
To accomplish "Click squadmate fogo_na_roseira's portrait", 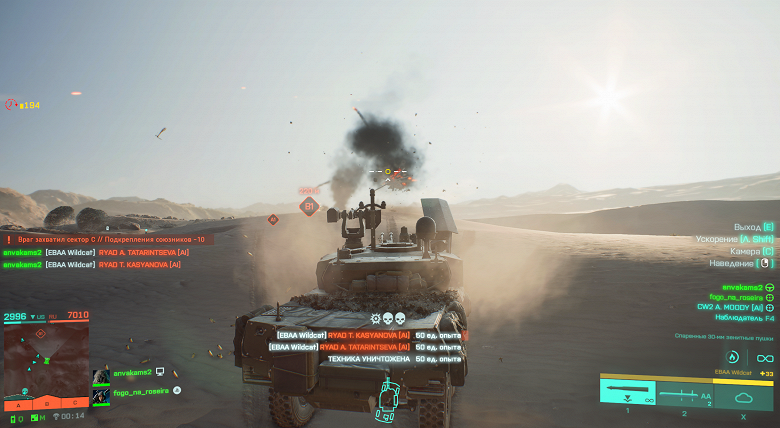I will click(101, 394).
